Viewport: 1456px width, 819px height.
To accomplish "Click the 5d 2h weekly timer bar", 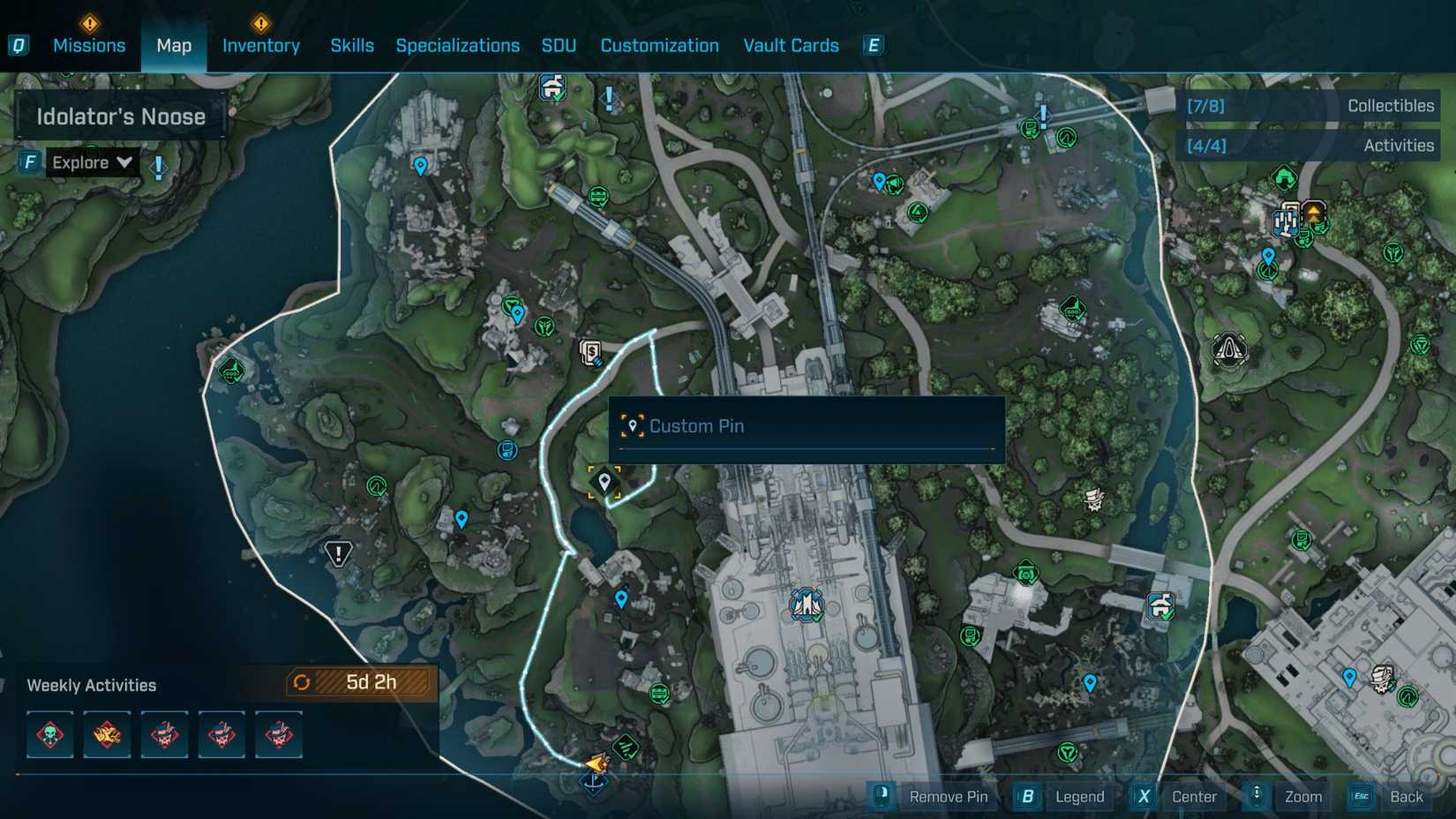I will click(364, 681).
